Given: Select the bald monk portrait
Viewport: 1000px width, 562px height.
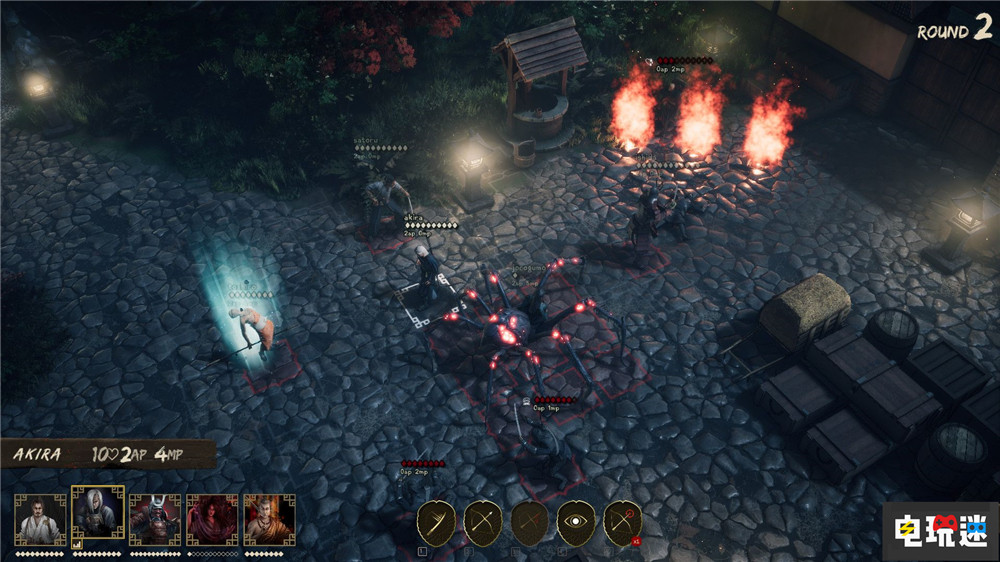Looking at the screenshot, I should coord(269,519).
